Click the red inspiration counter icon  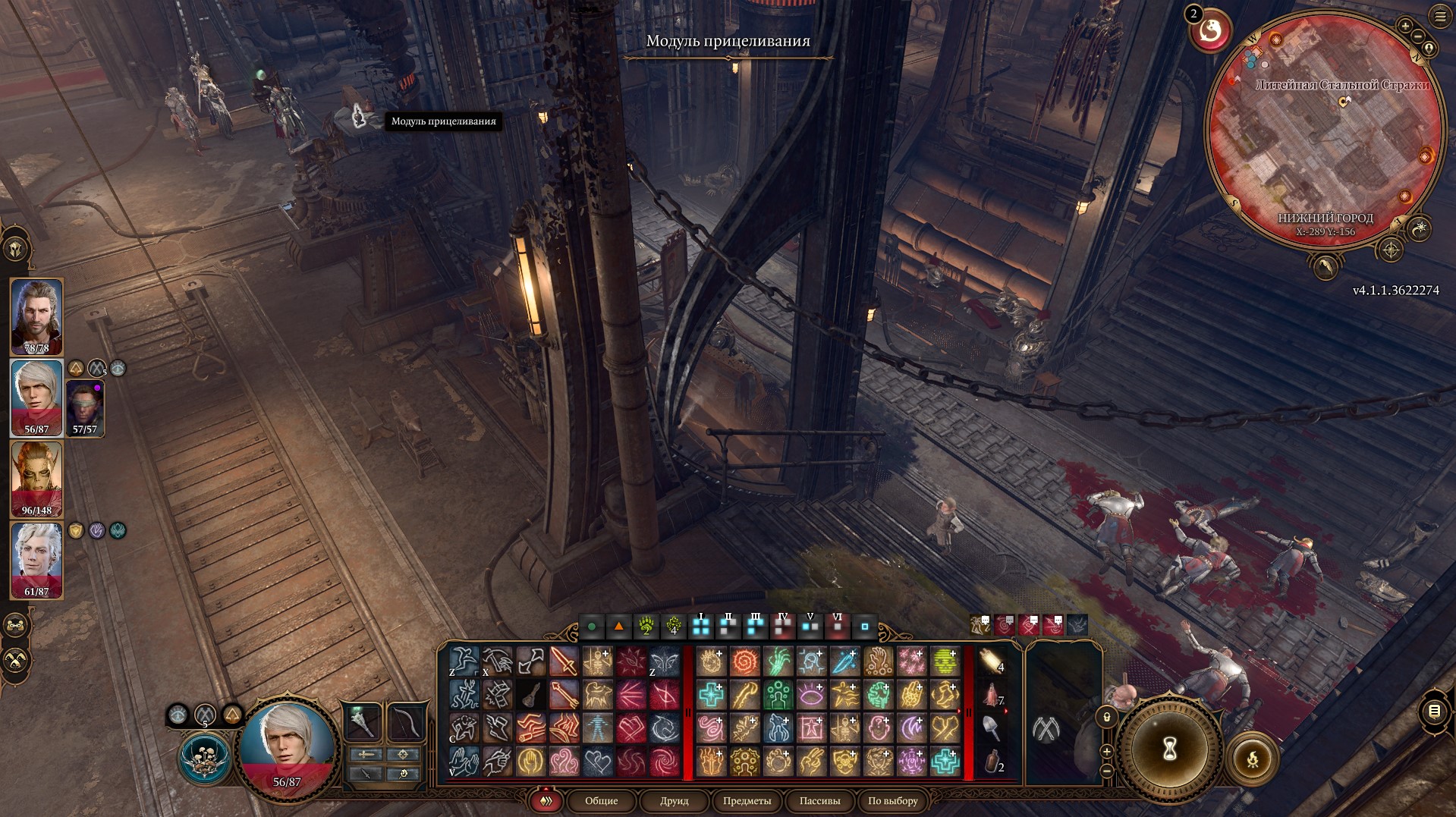click(x=1210, y=32)
